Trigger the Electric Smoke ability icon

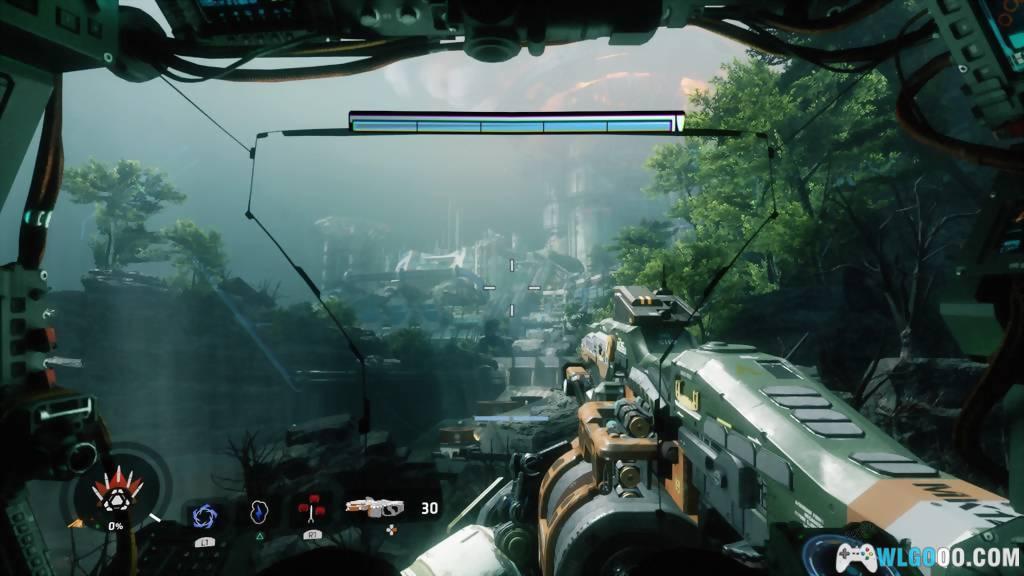pos(257,512)
